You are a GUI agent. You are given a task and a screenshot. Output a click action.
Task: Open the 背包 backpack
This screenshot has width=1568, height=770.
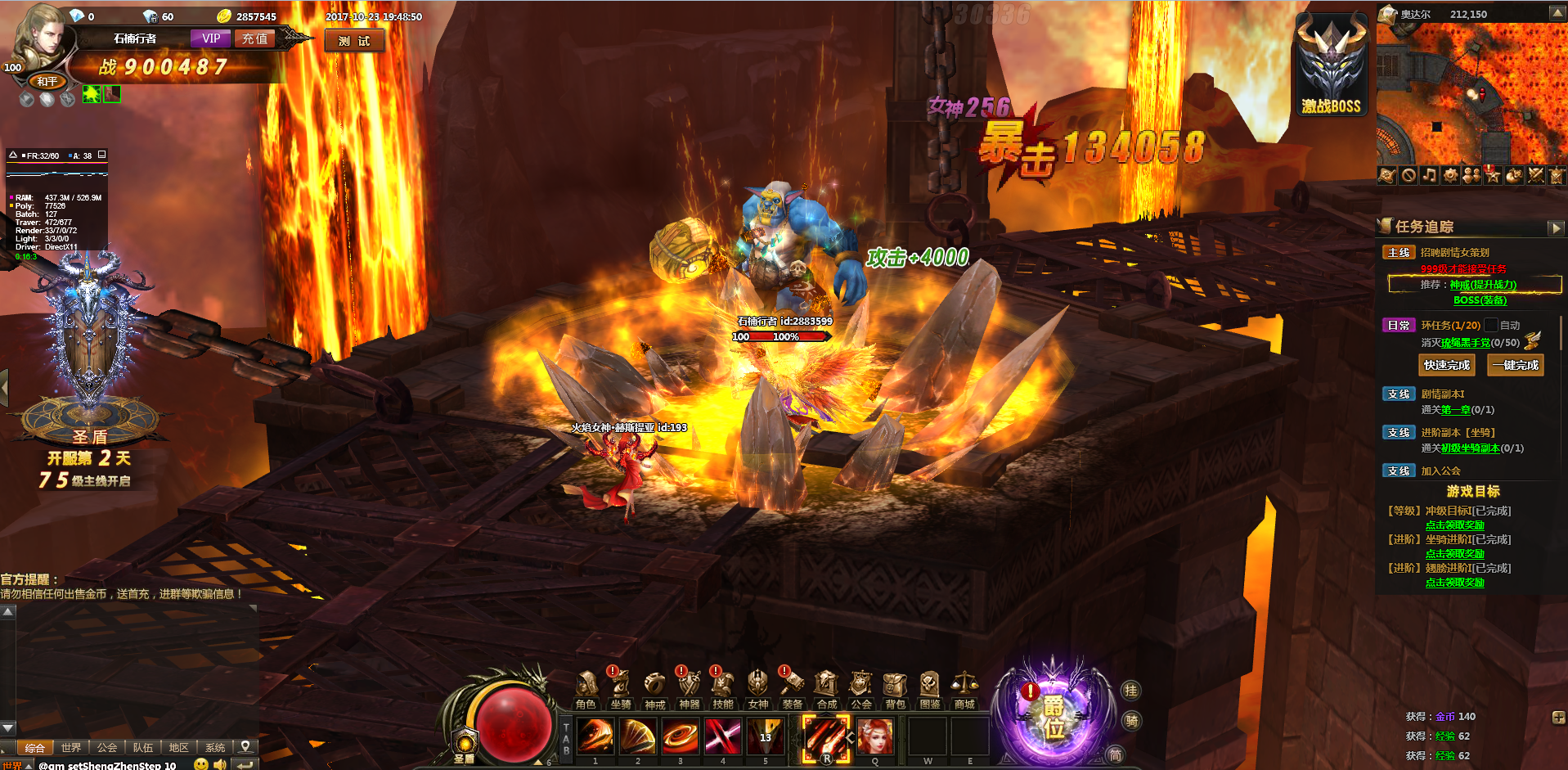[x=895, y=690]
